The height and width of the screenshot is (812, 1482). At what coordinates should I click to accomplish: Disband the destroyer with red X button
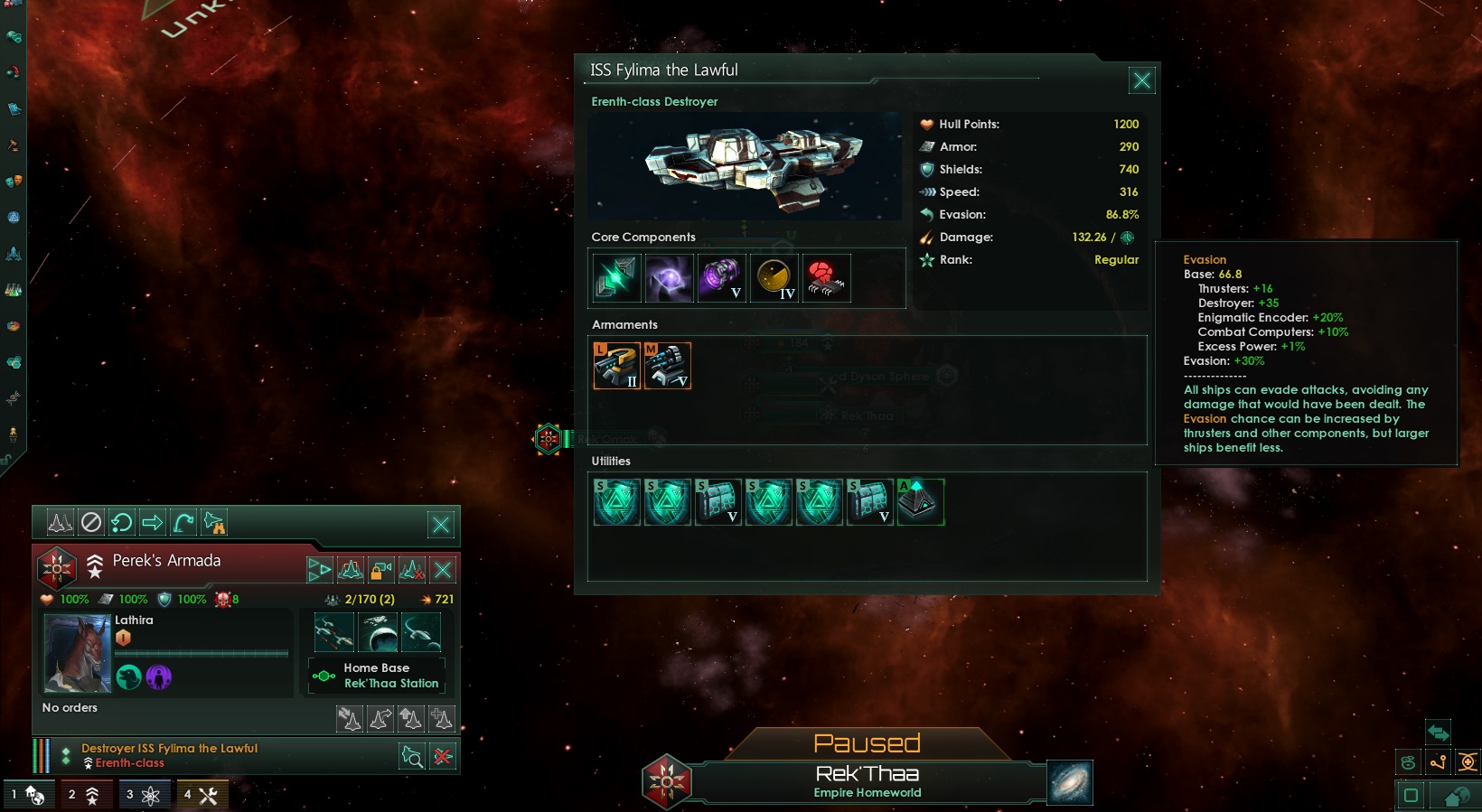pos(443,757)
